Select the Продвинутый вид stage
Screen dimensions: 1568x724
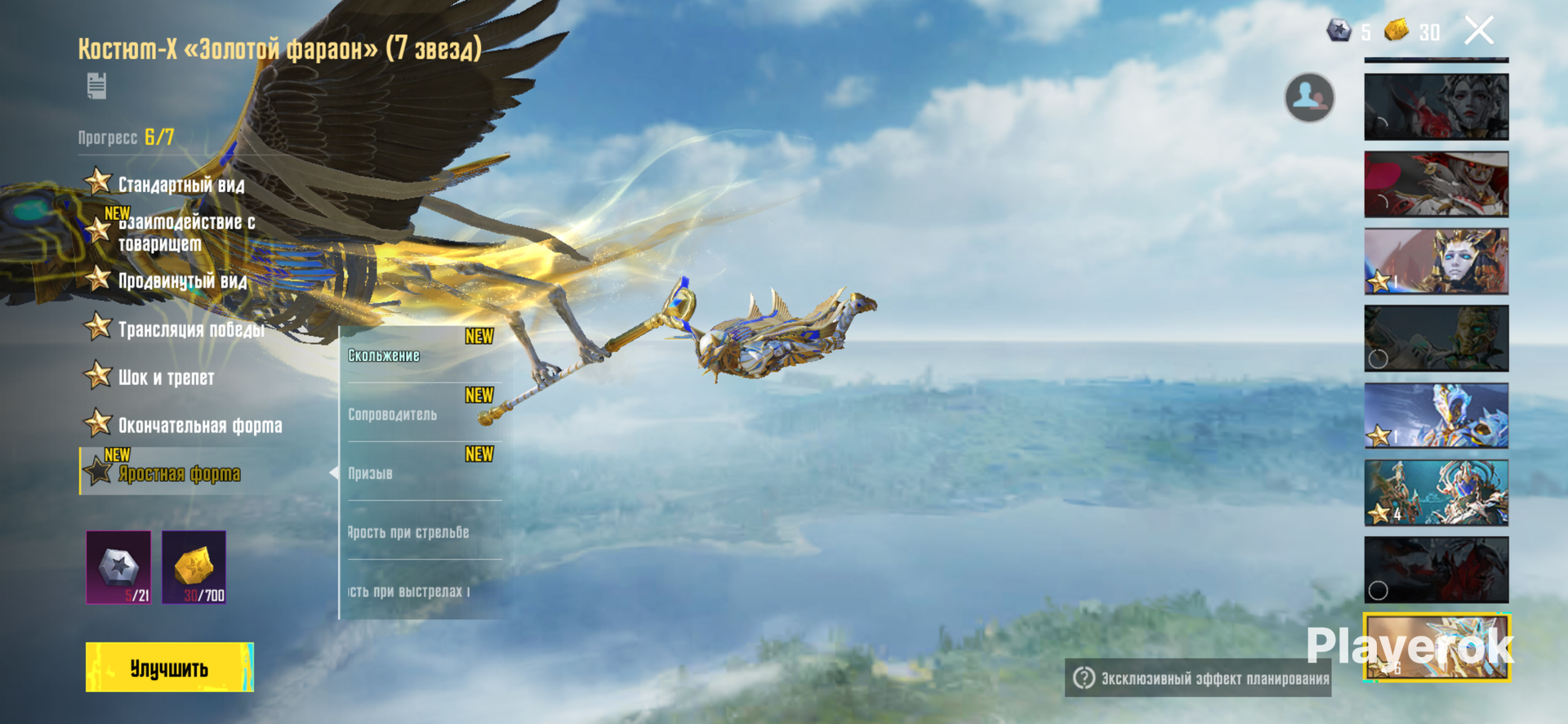(181, 281)
